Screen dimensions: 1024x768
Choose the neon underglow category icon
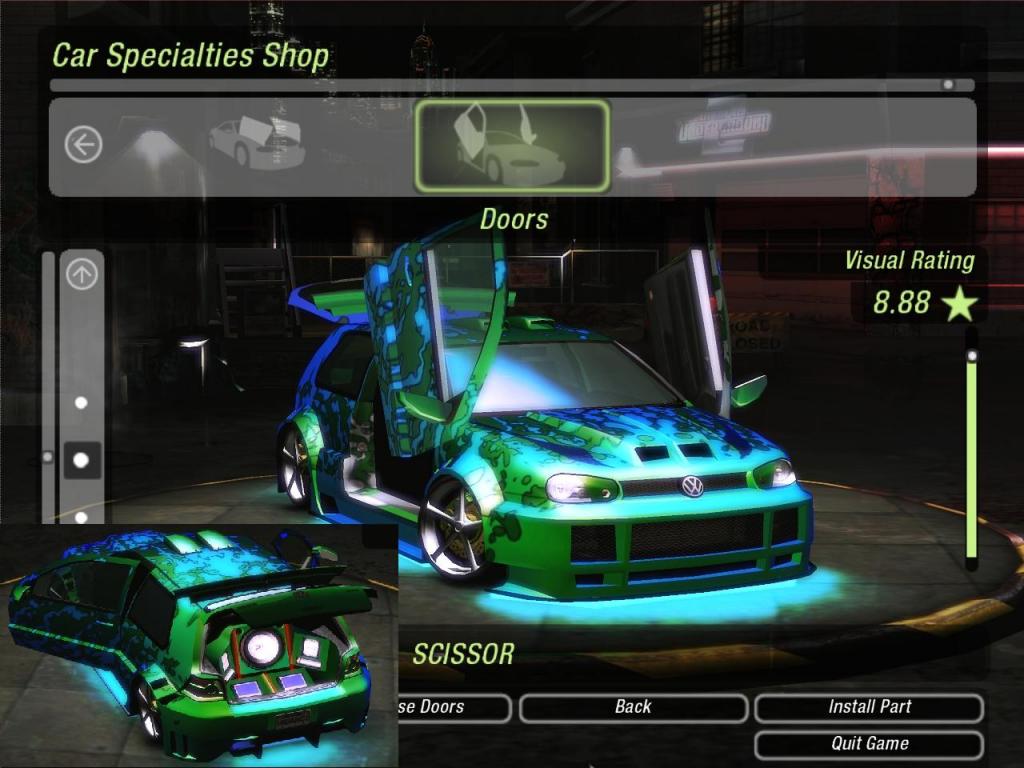click(x=150, y=147)
